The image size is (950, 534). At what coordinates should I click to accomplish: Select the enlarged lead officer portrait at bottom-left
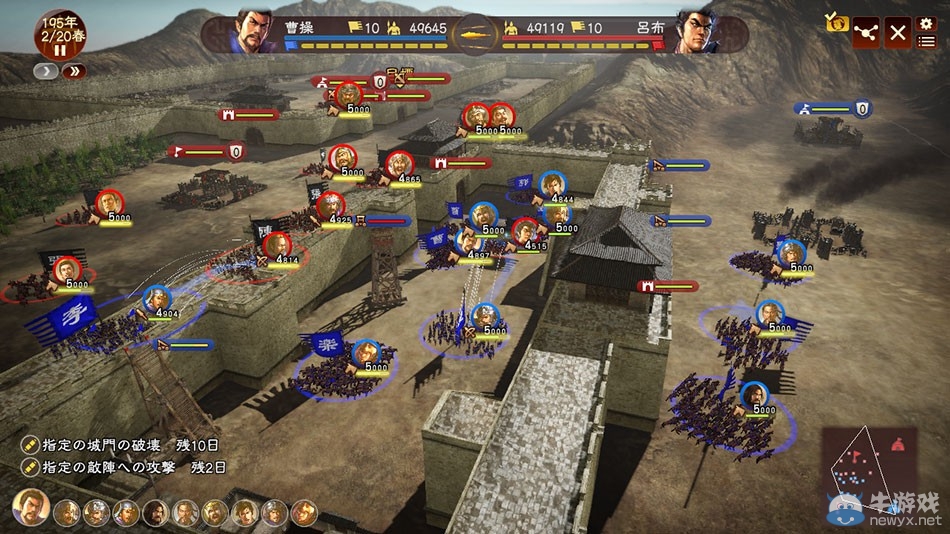click(x=31, y=508)
